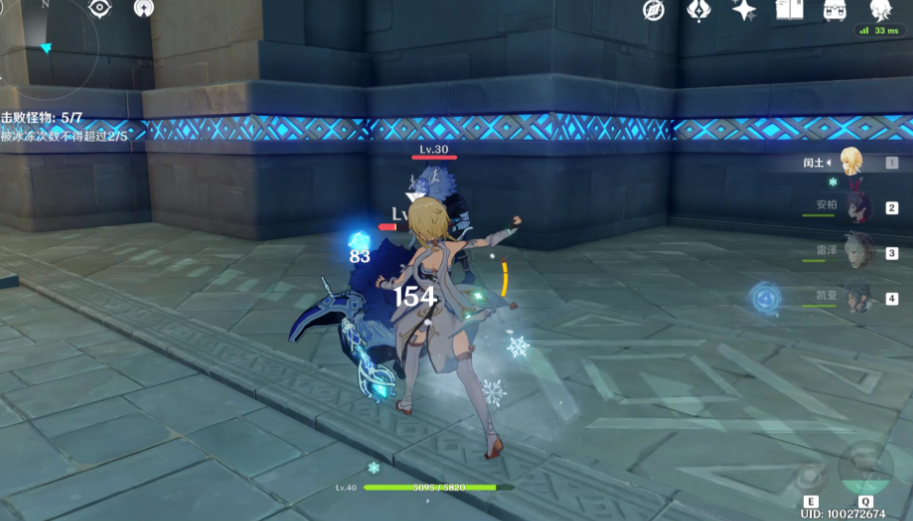This screenshot has height=521, width=913.
Task: Toggle the eye-shaped Elemental Sight icon
Action: click(100, 9)
